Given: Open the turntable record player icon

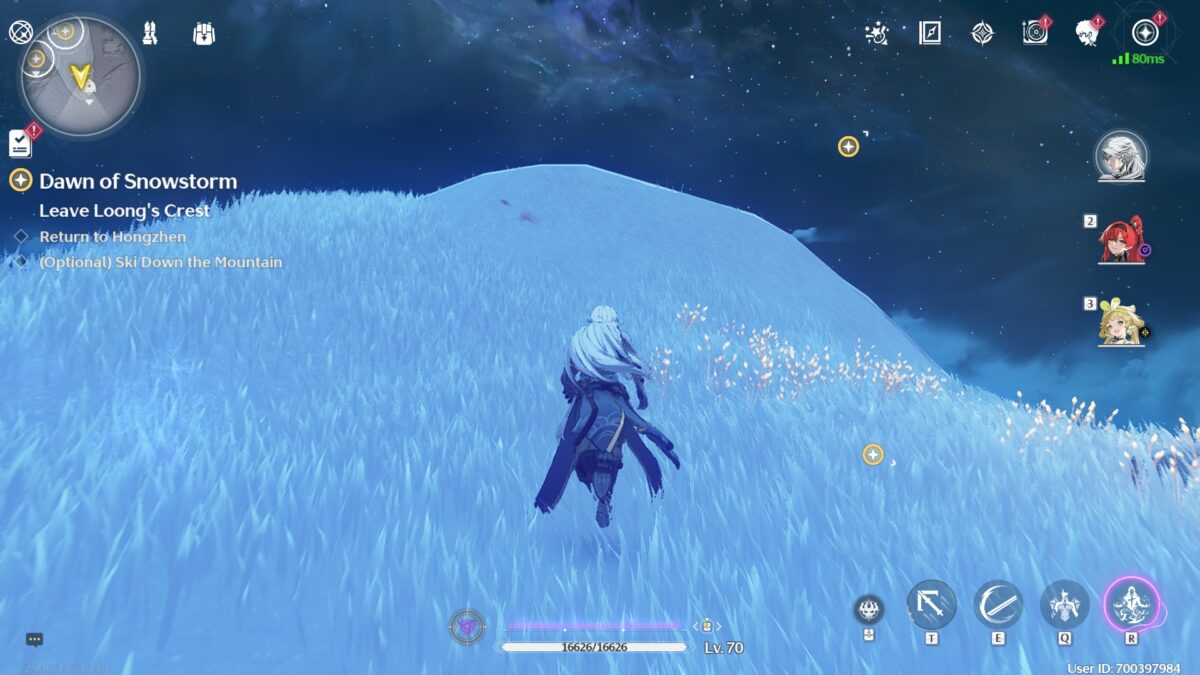Looking at the screenshot, I should tap(1035, 33).
